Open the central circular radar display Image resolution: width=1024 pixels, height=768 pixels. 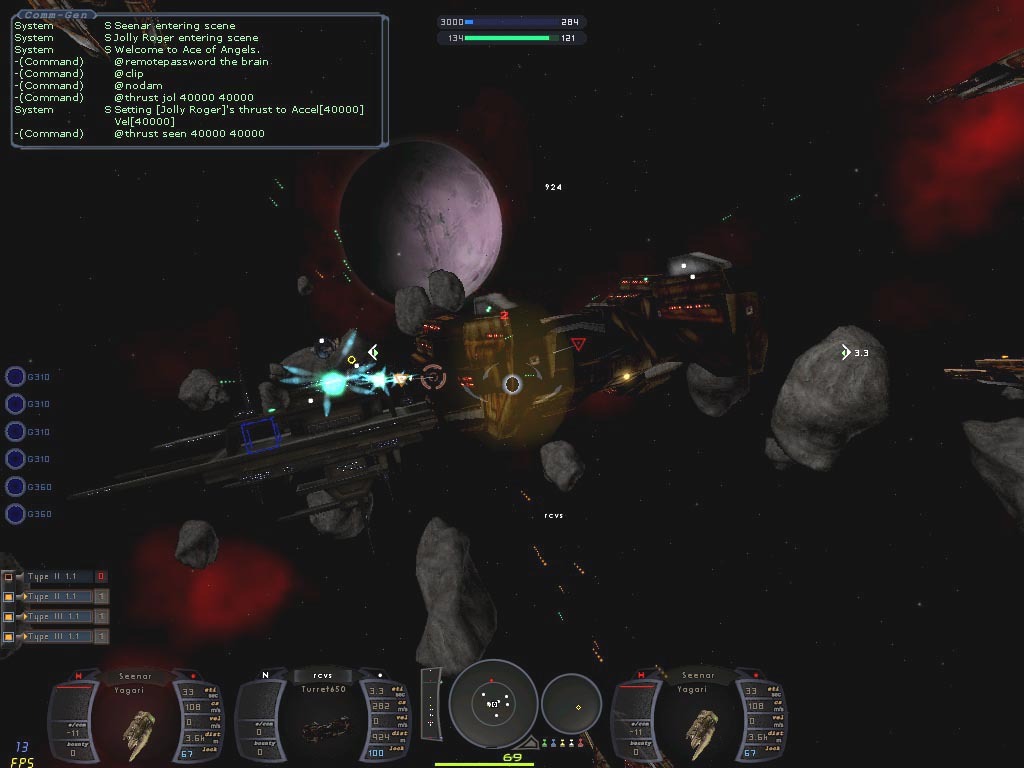(493, 704)
